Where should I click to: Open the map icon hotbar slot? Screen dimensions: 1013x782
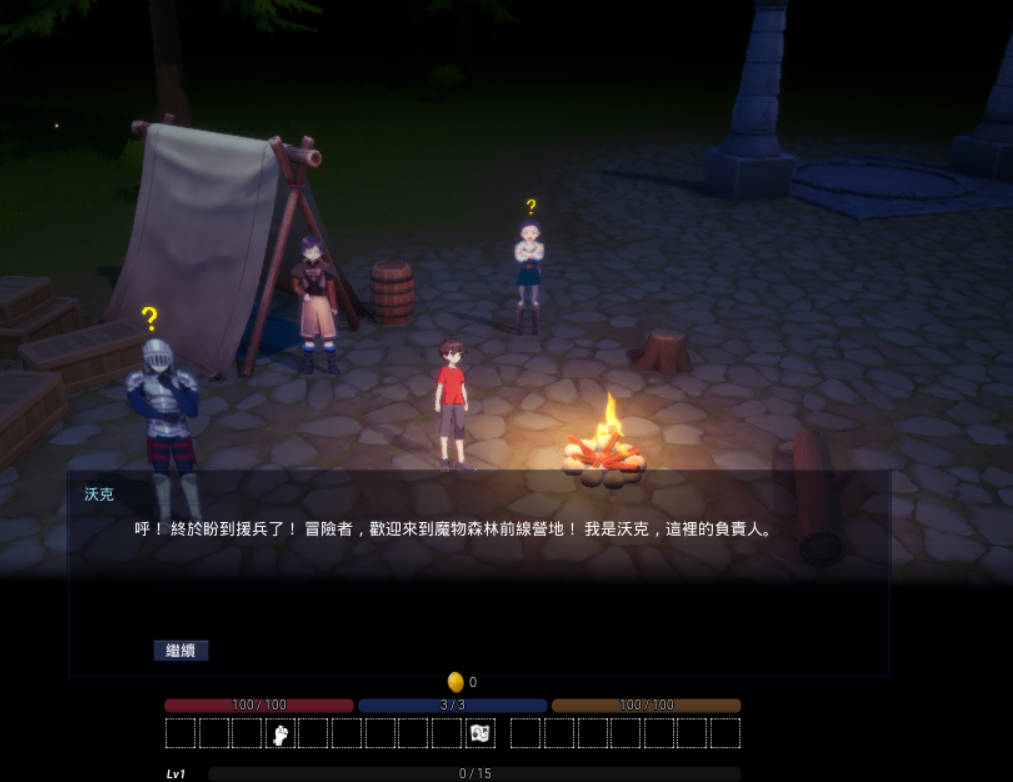[480, 734]
